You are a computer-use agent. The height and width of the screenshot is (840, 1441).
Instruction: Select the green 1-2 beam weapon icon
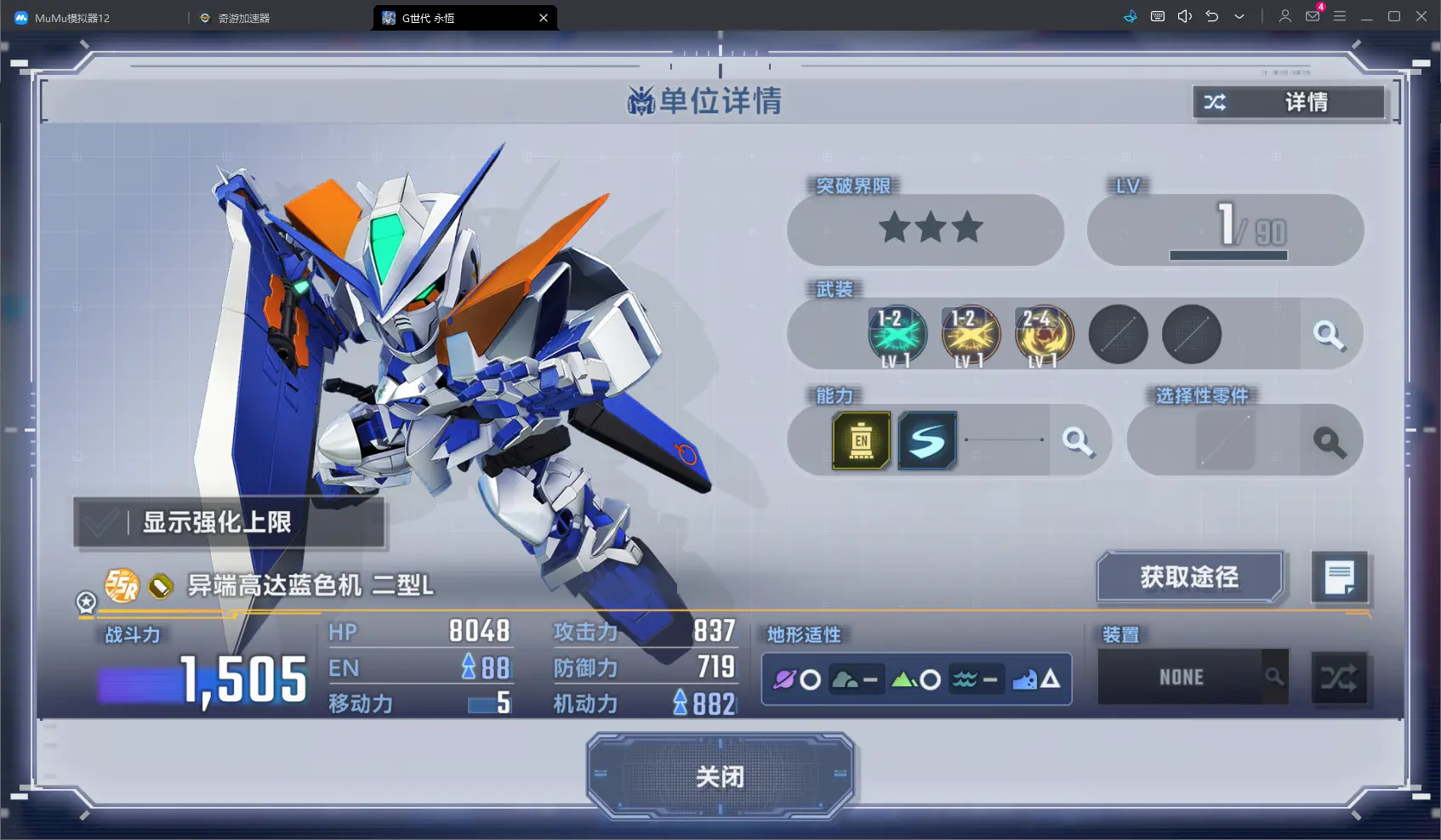pyautogui.click(x=897, y=335)
